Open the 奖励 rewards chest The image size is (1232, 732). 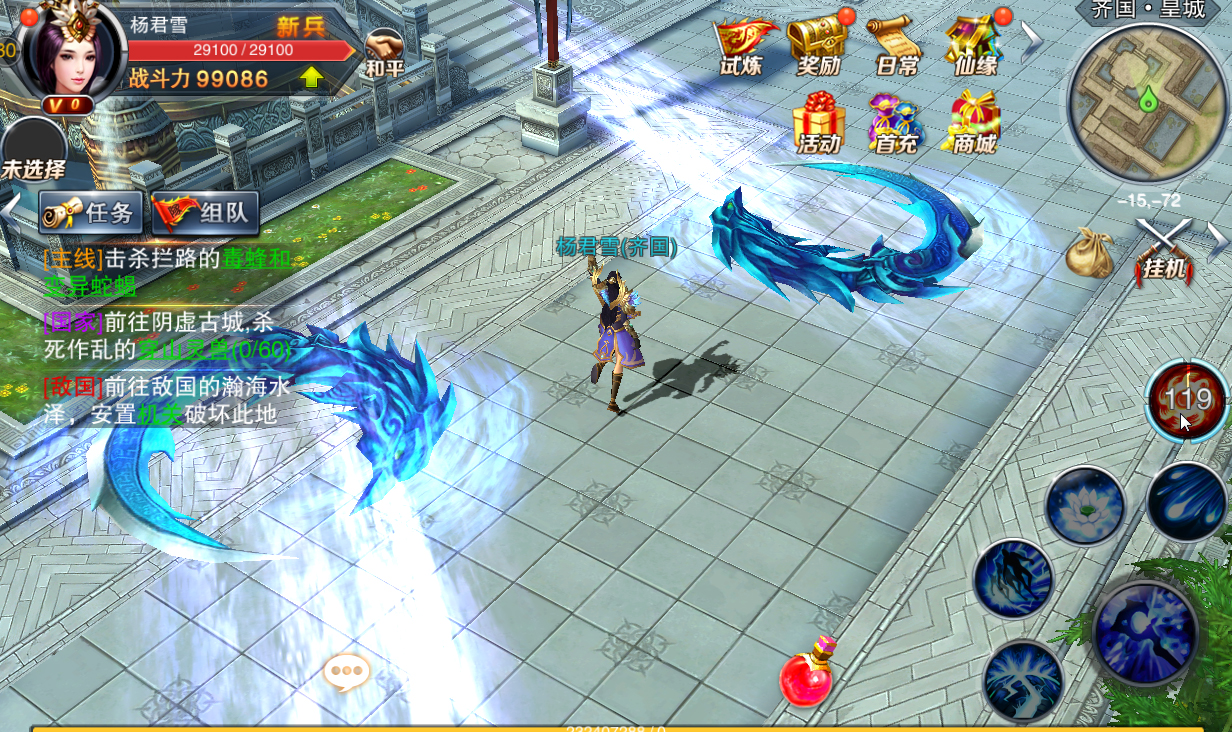coord(817,46)
